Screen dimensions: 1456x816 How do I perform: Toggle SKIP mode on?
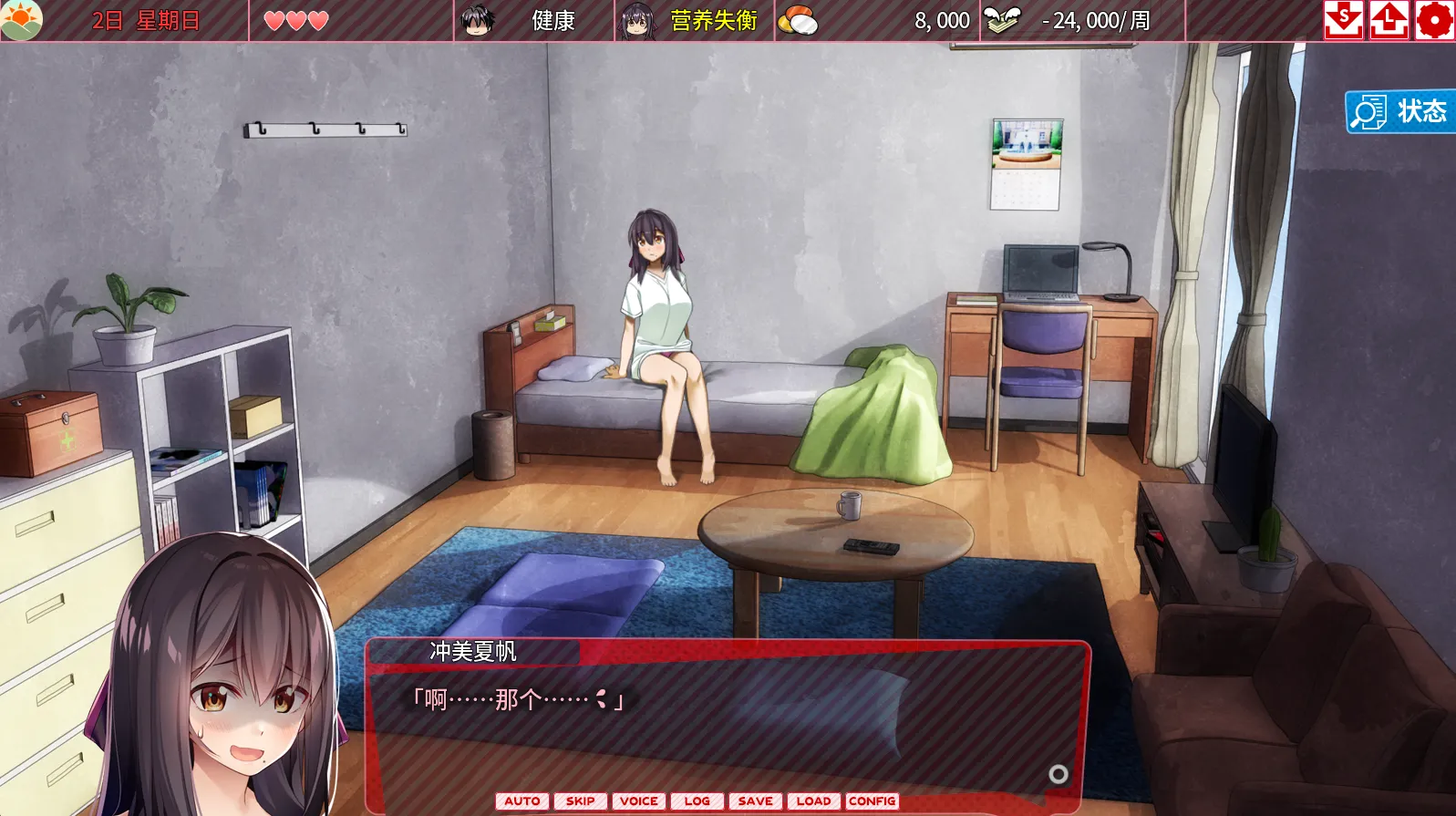tap(580, 801)
